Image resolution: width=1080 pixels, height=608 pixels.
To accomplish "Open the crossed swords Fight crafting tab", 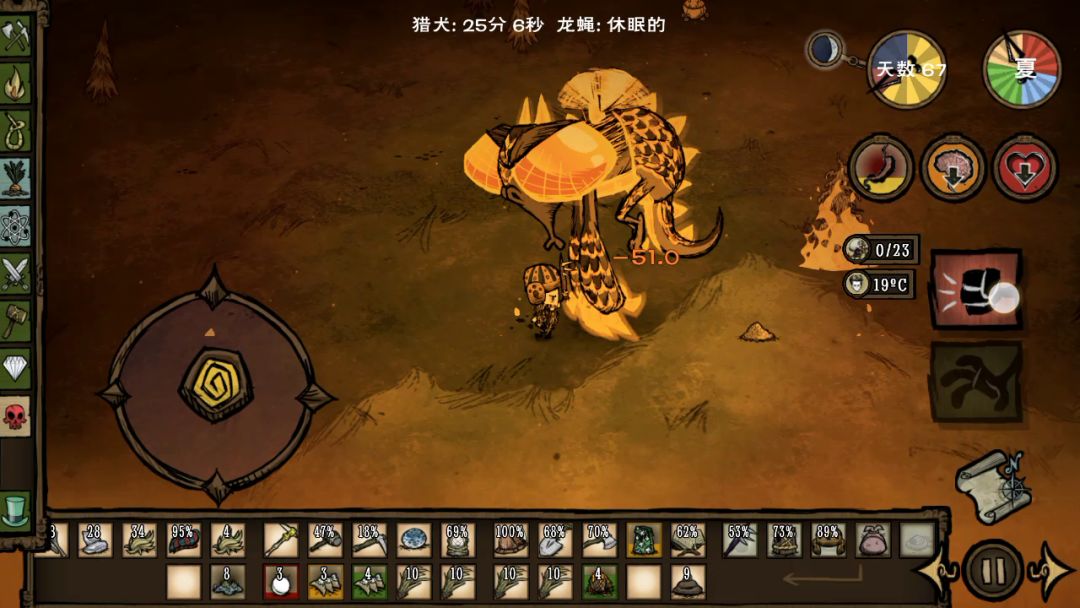I will 15,272.
